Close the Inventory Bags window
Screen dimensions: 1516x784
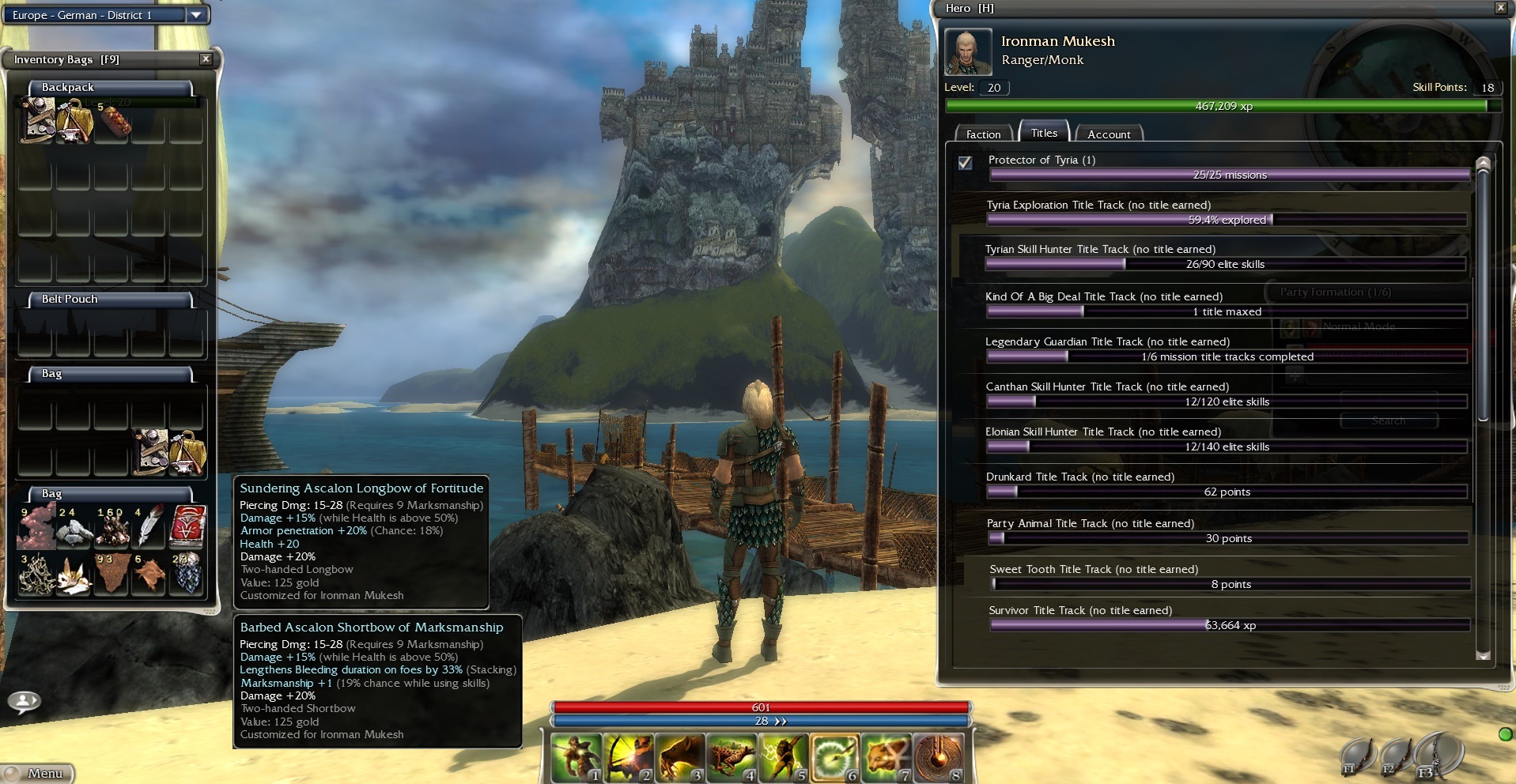[206, 59]
